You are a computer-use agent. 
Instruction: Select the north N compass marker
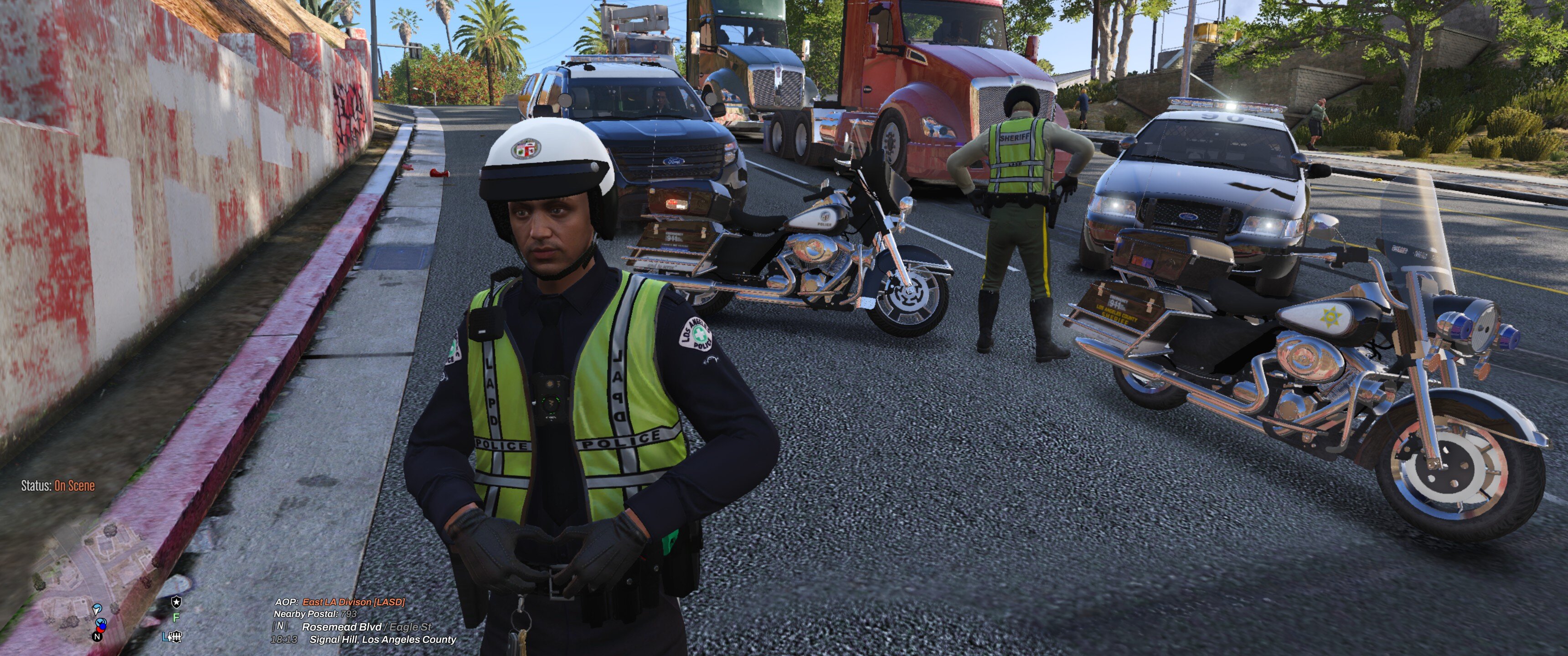pos(97,636)
